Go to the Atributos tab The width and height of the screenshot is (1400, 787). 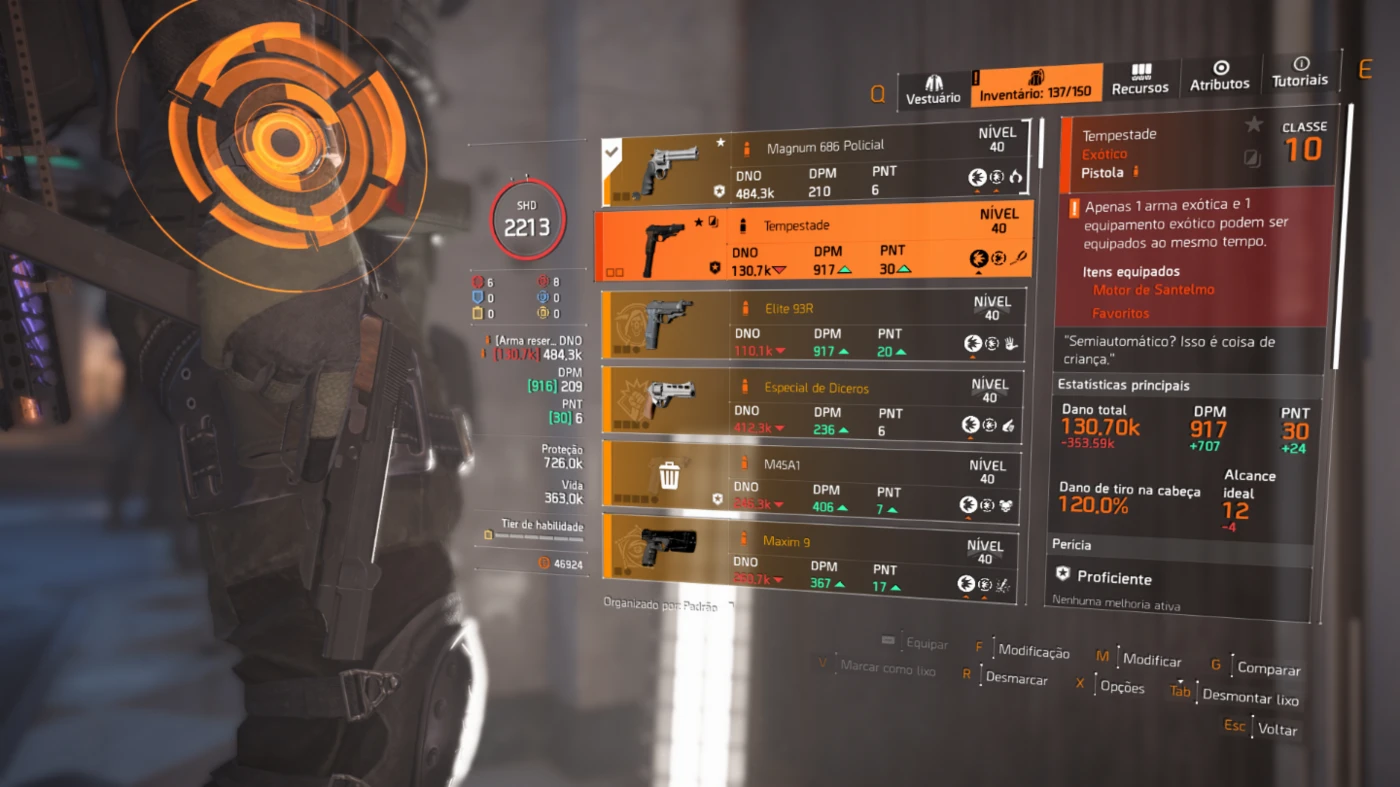tap(1220, 76)
